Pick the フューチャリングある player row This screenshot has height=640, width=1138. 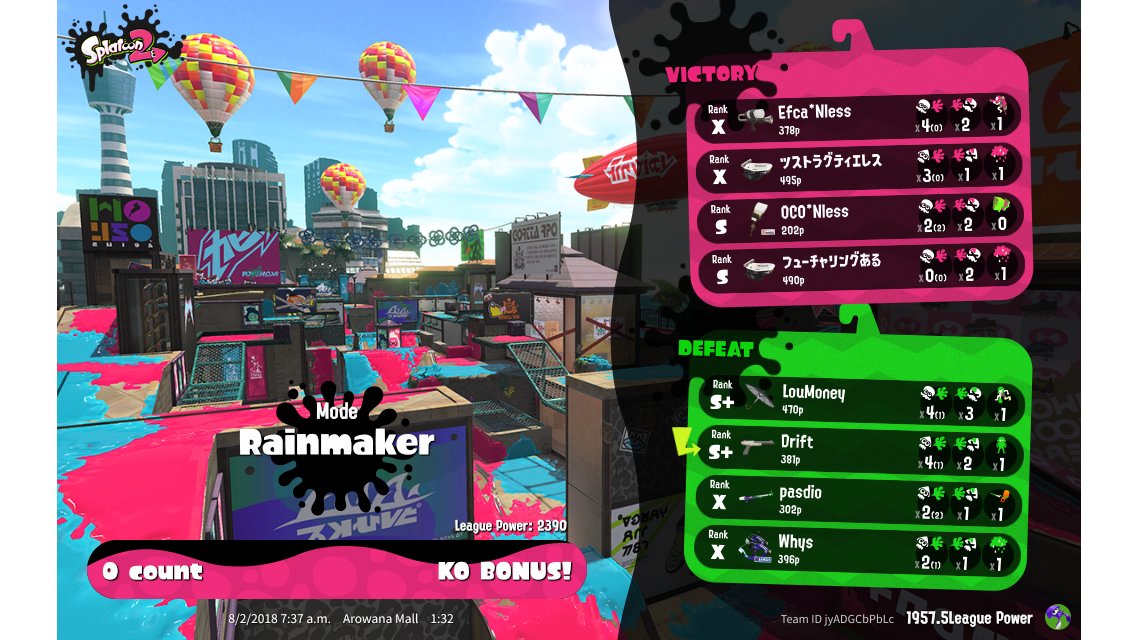[x=860, y=266]
